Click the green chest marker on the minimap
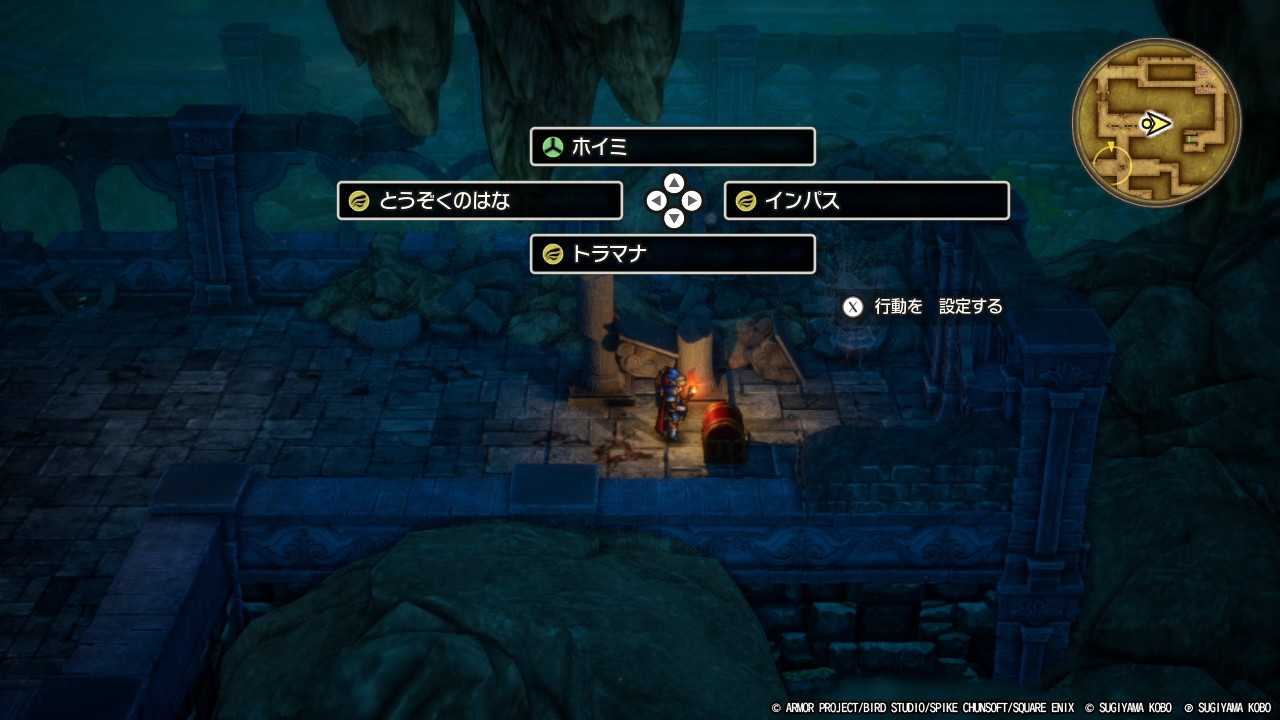1280x720 pixels. (x=1190, y=139)
